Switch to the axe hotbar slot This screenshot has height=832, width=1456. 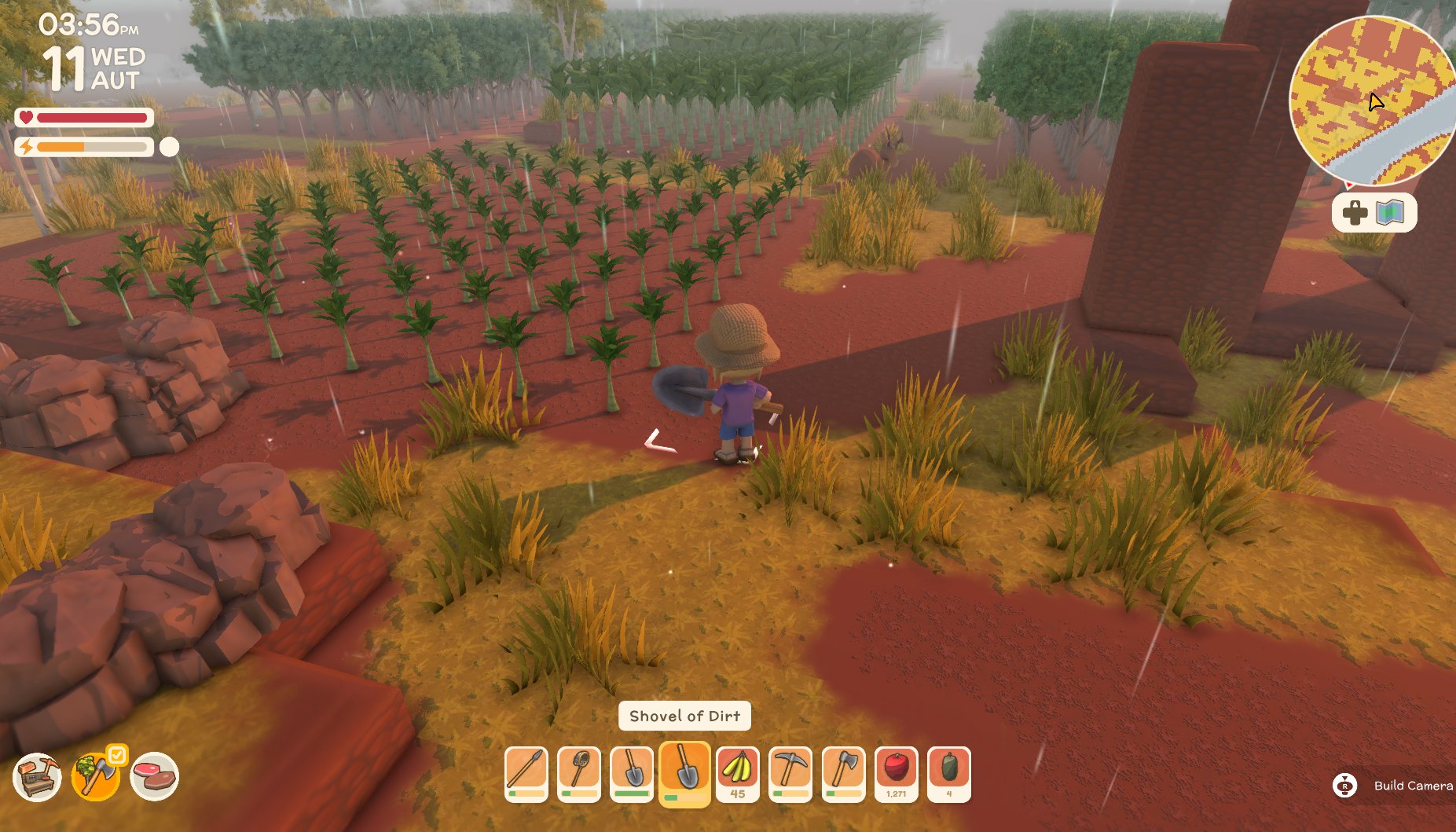pos(843,773)
